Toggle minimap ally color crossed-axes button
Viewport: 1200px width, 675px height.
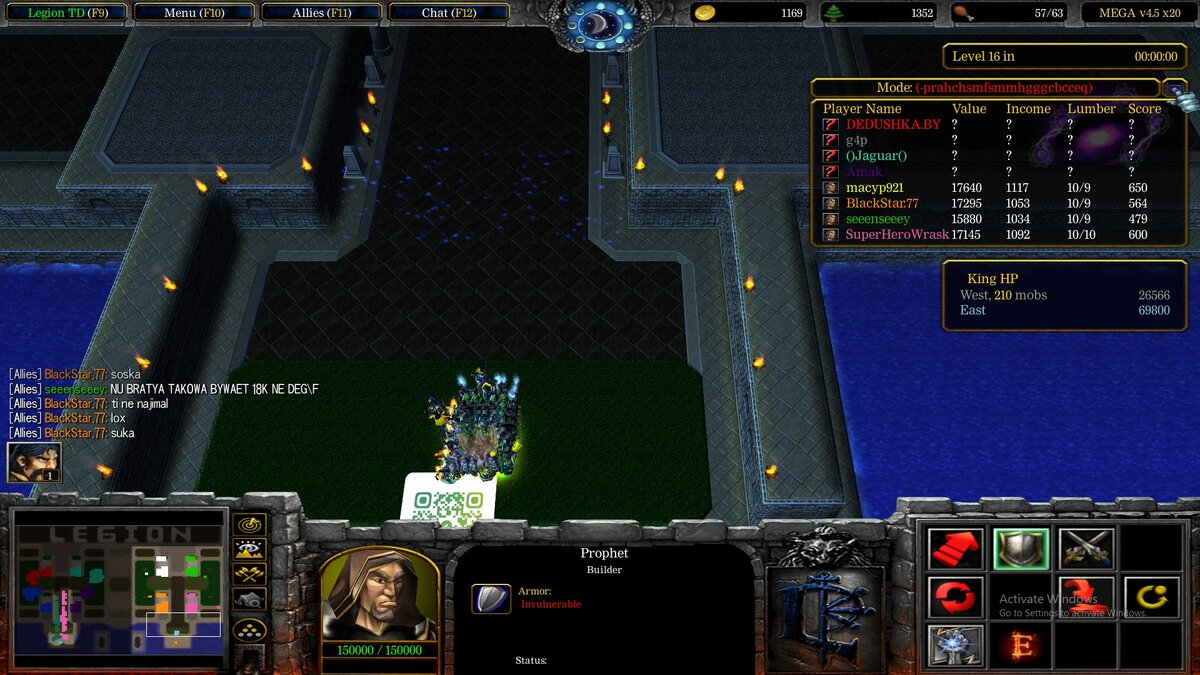pos(249,574)
